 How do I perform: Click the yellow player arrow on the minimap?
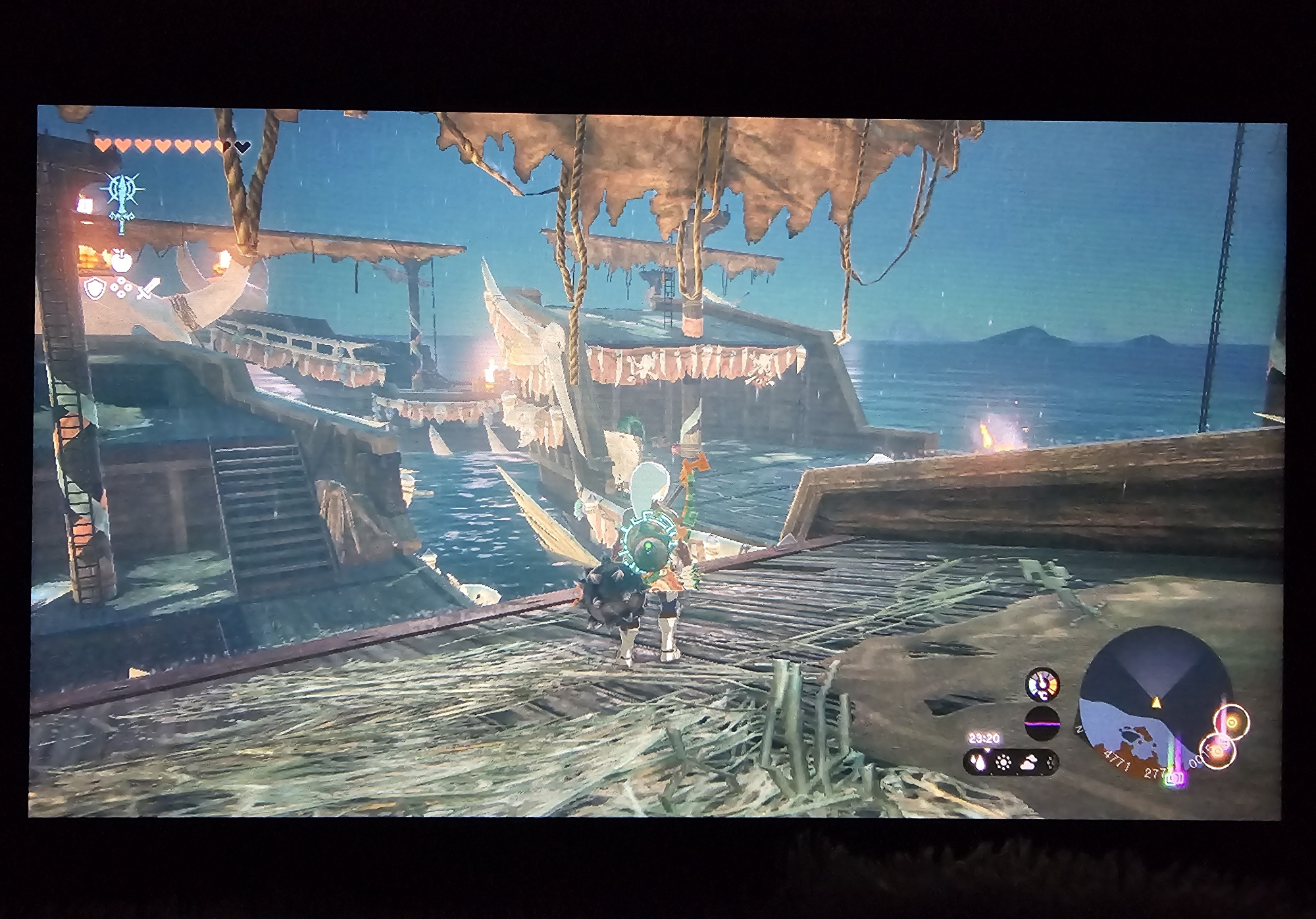point(1154,703)
